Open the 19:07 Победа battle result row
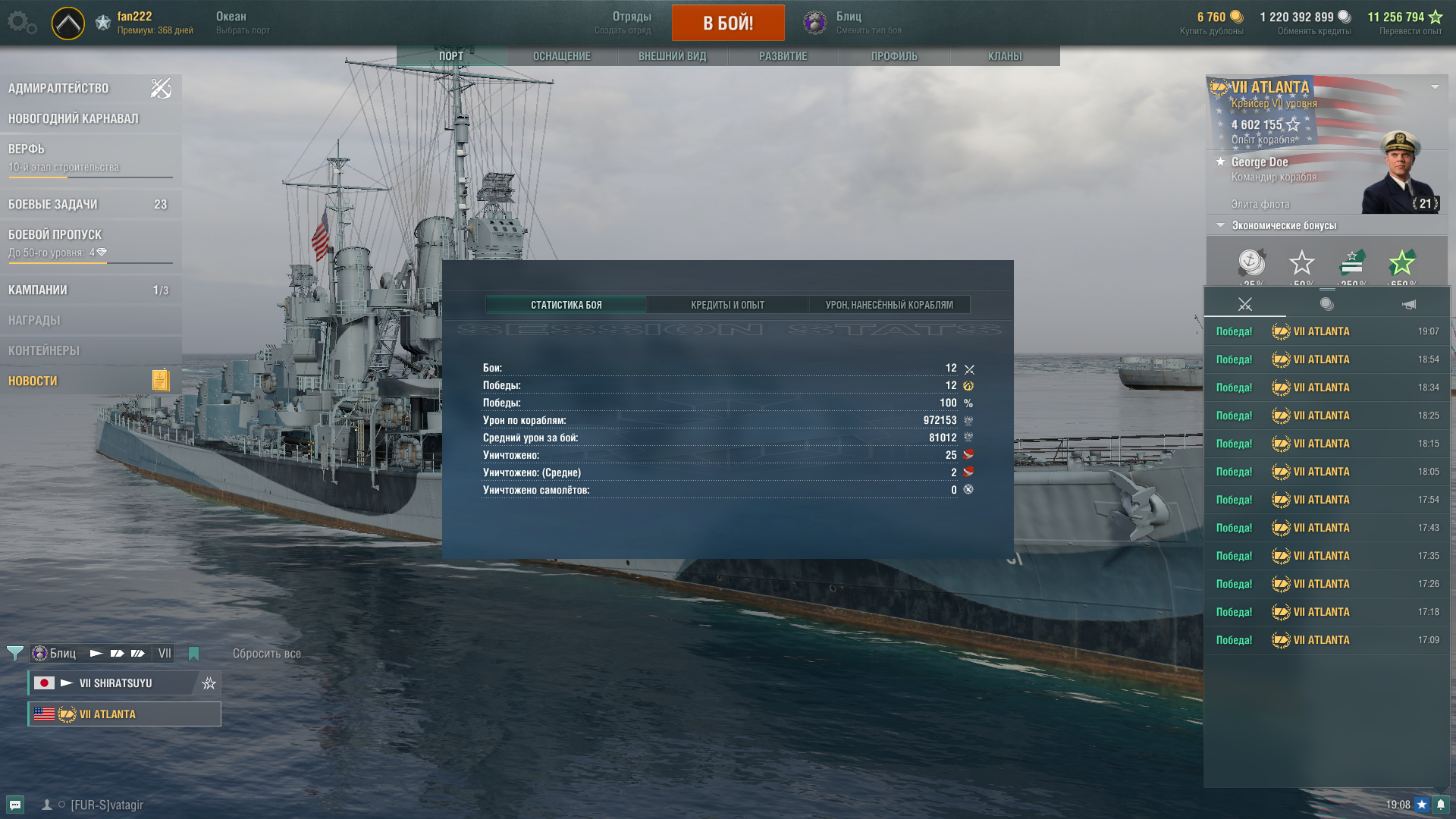The width and height of the screenshot is (1456, 819). click(1326, 331)
